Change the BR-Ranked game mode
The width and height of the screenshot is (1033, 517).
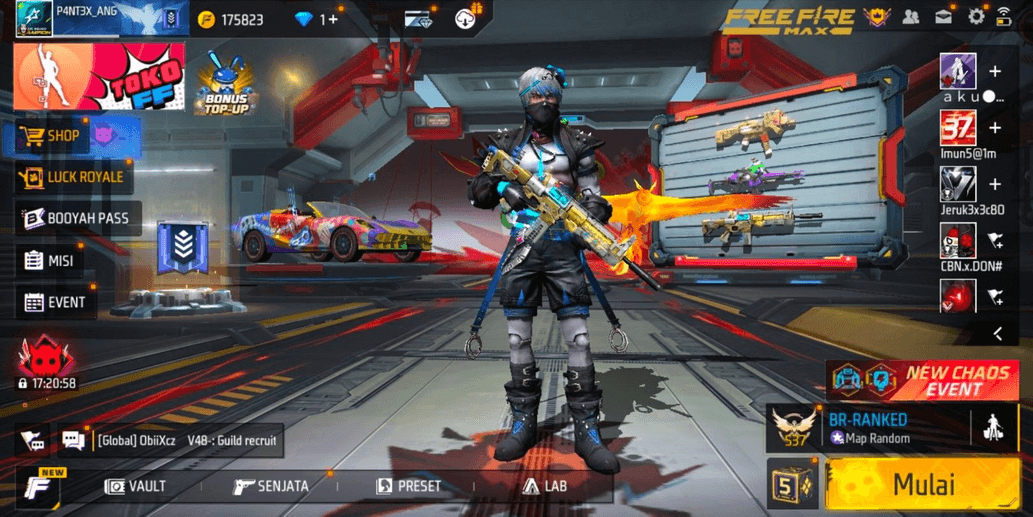tap(866, 428)
